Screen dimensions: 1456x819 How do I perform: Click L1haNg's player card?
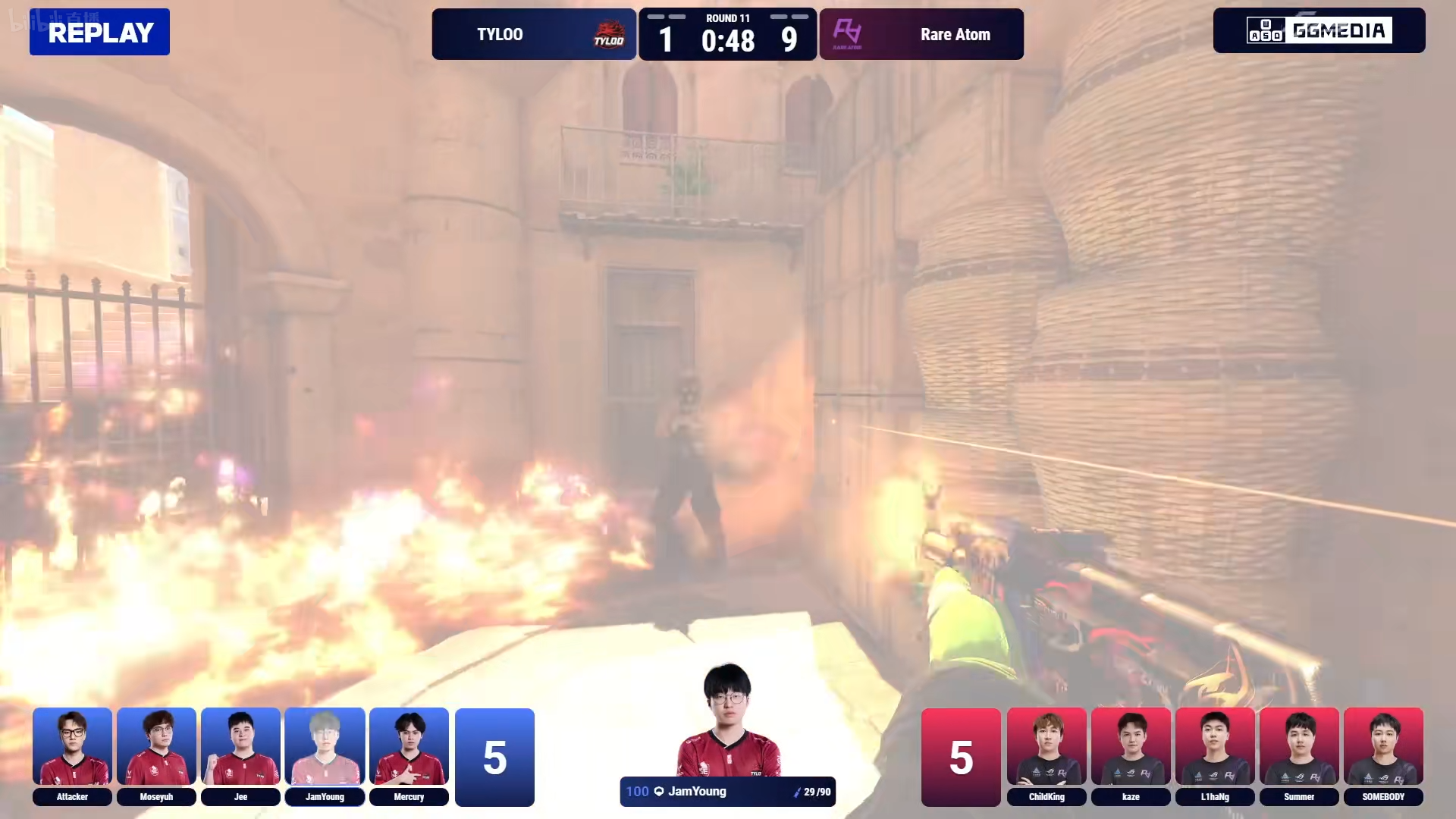click(x=1215, y=755)
